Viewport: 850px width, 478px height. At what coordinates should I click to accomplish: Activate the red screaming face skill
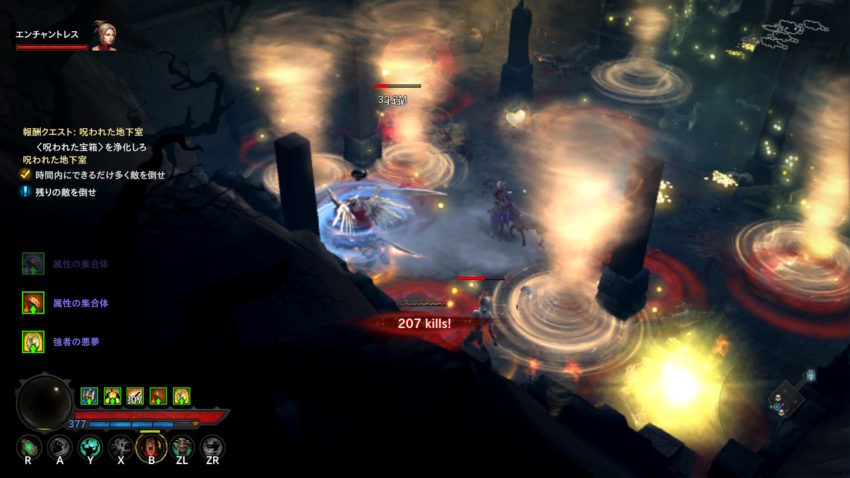(x=151, y=447)
